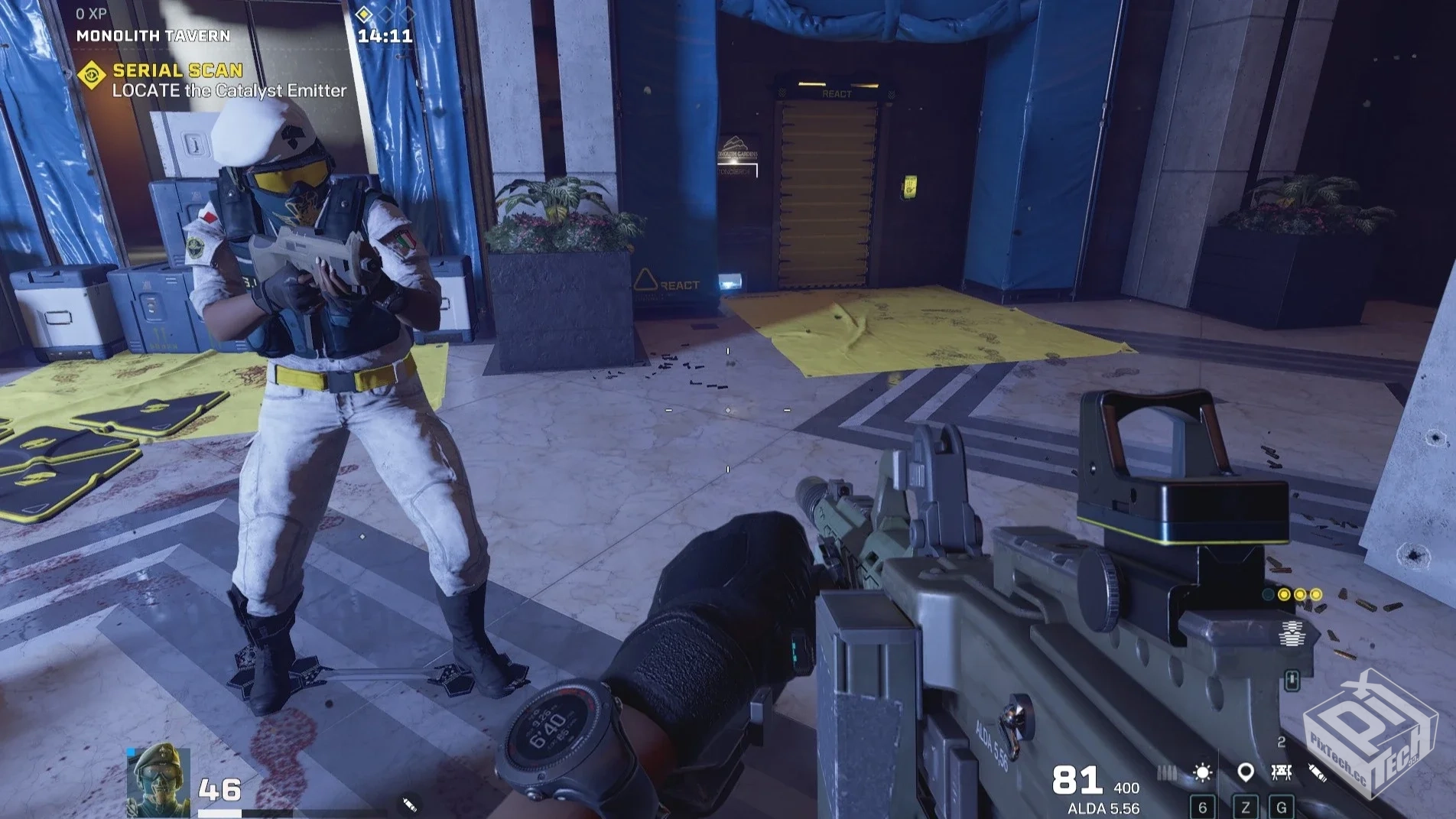
Task: Select the operator portrait in the HUD
Action: click(158, 779)
